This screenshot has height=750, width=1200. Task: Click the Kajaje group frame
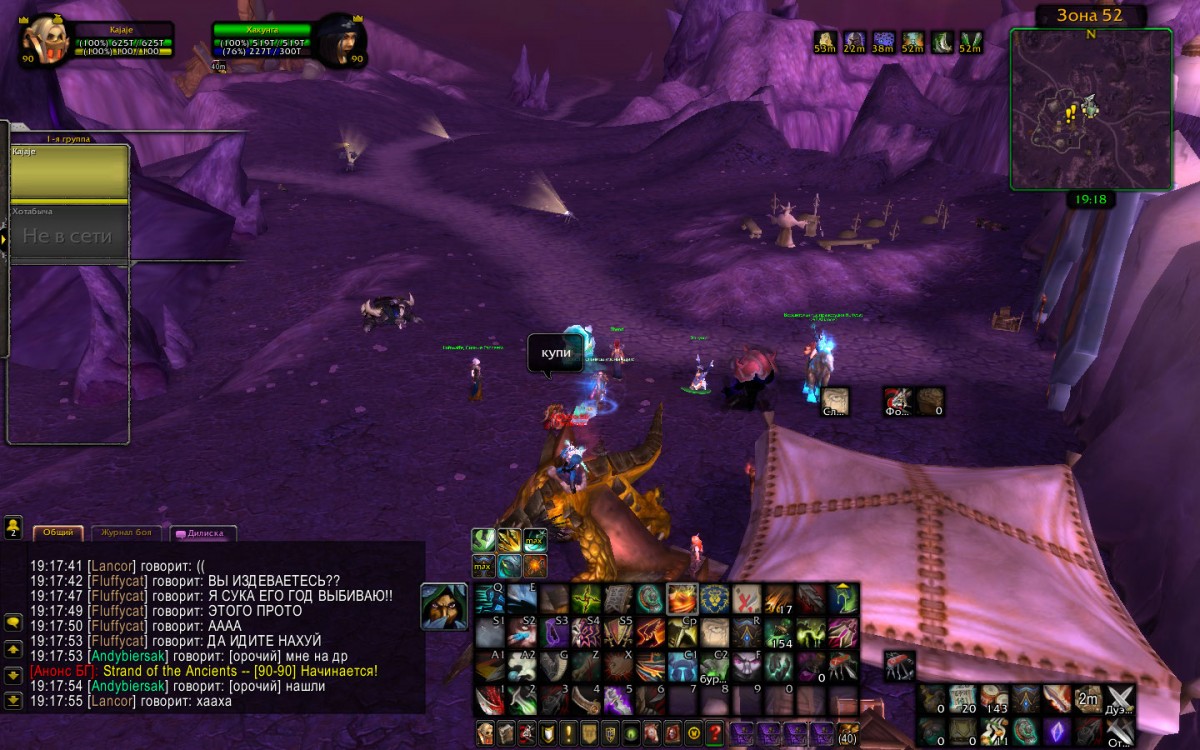(69, 172)
